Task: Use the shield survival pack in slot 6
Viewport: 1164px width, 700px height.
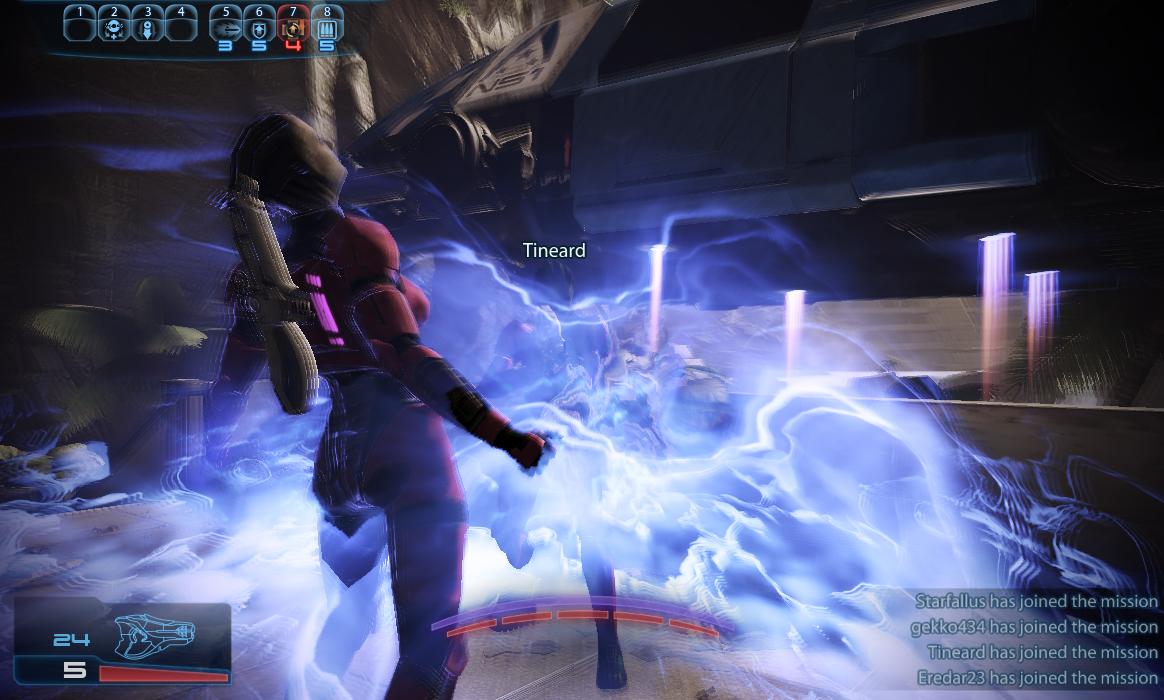Action: (x=259, y=26)
